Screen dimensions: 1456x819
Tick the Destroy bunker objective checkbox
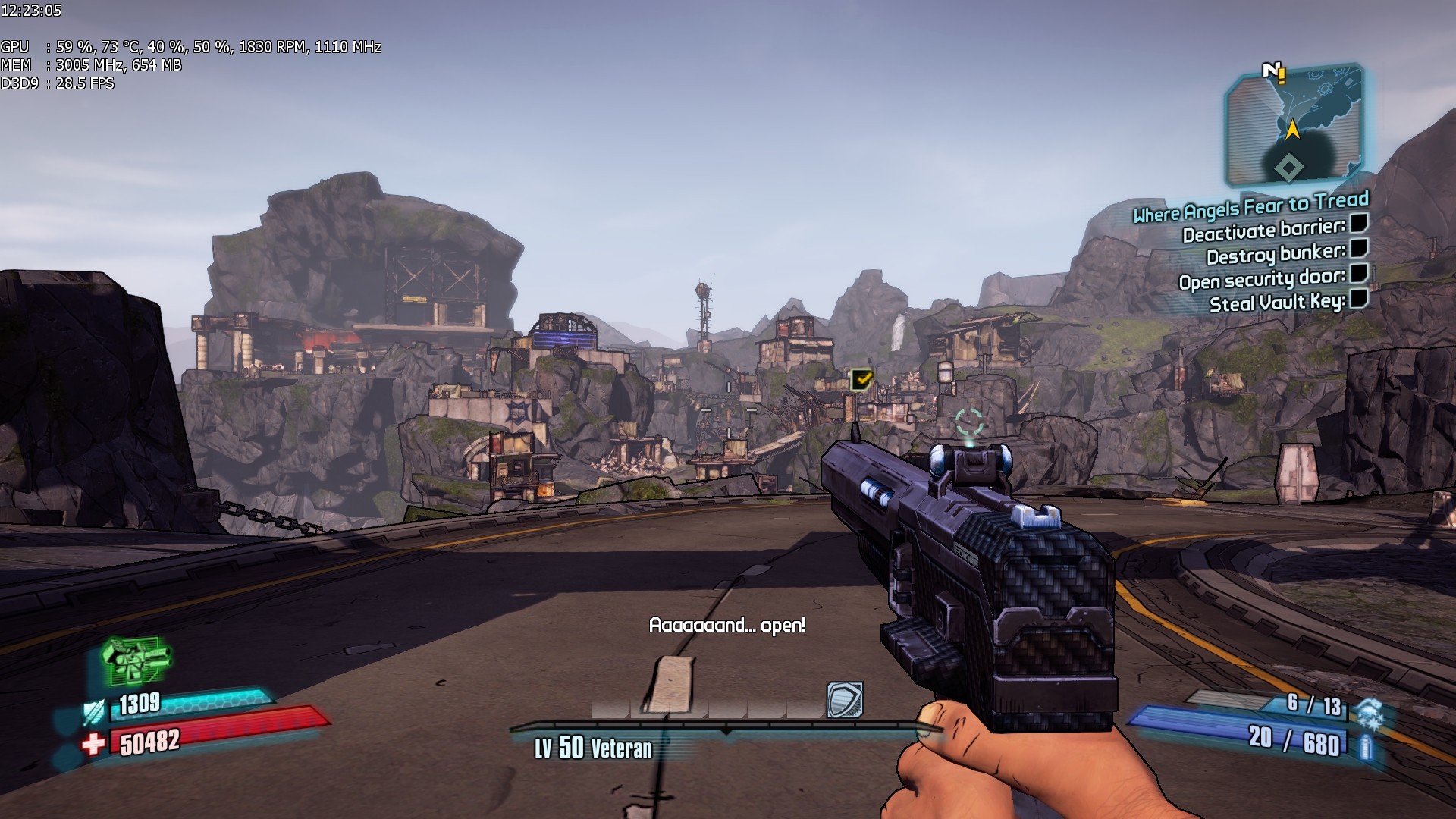point(1359,248)
